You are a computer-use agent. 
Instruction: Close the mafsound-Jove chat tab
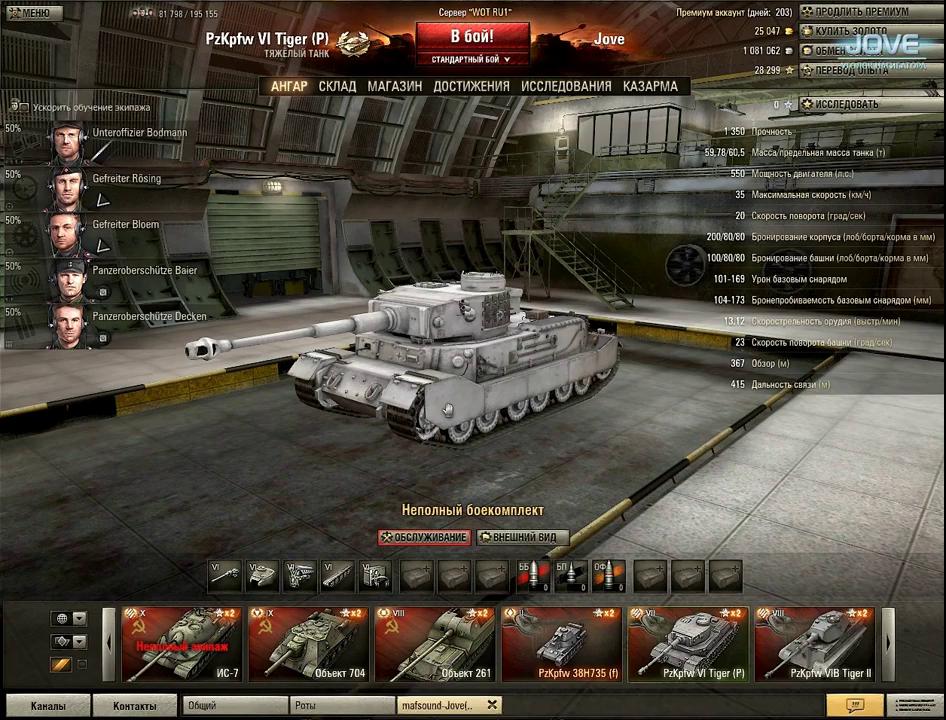(492, 705)
